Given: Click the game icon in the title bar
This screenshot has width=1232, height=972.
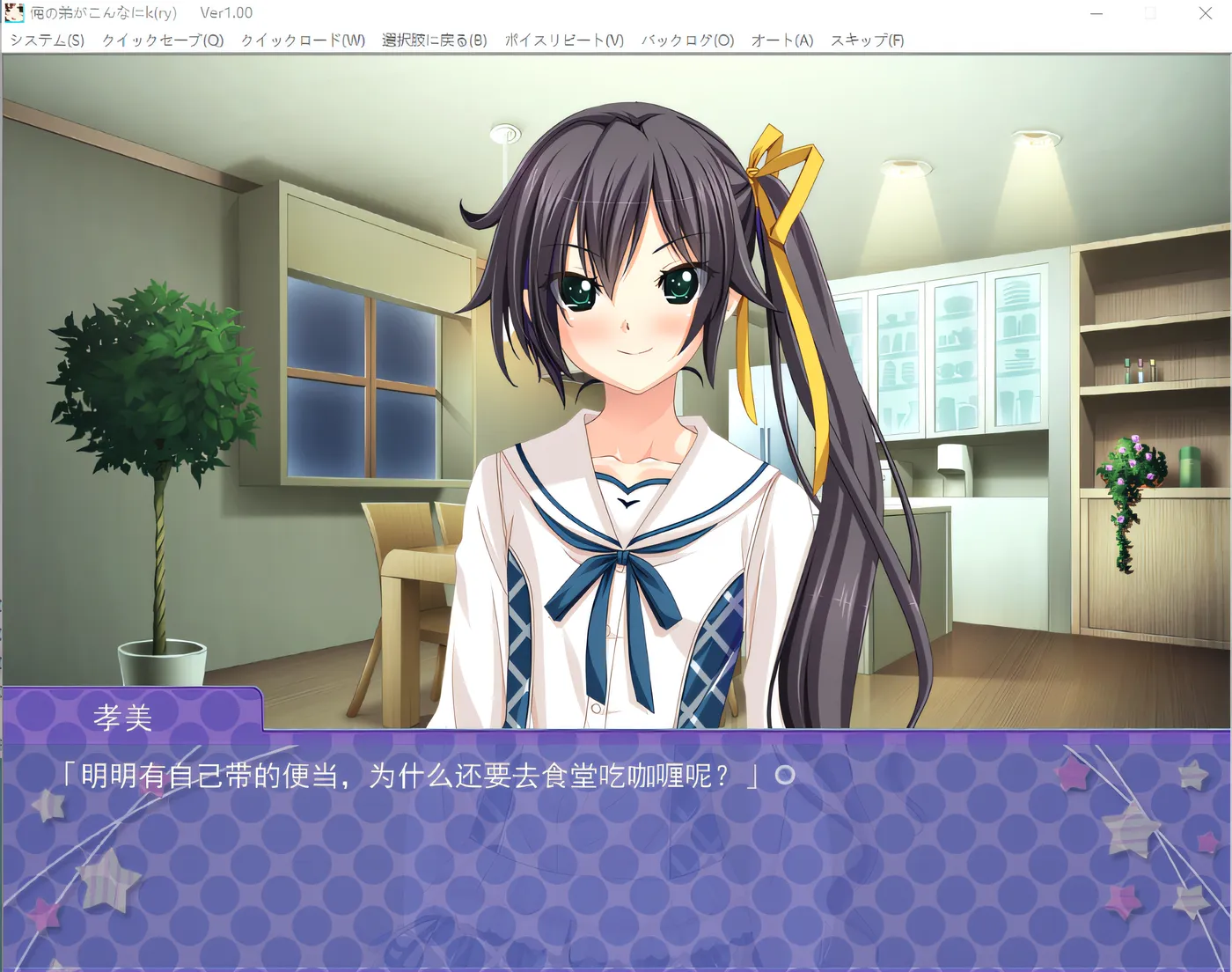Looking at the screenshot, I should [x=15, y=12].
